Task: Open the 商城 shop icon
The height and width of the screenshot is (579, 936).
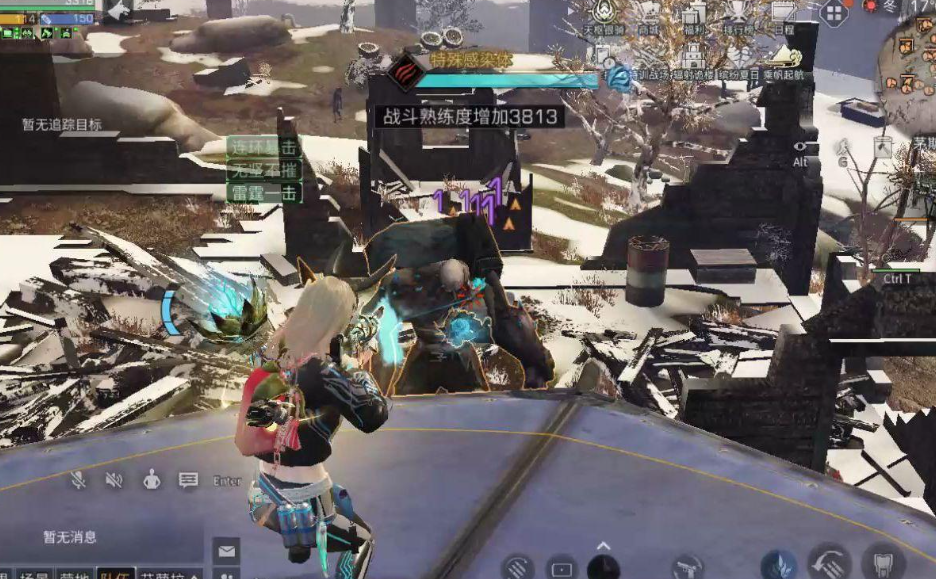Action: 650,20
